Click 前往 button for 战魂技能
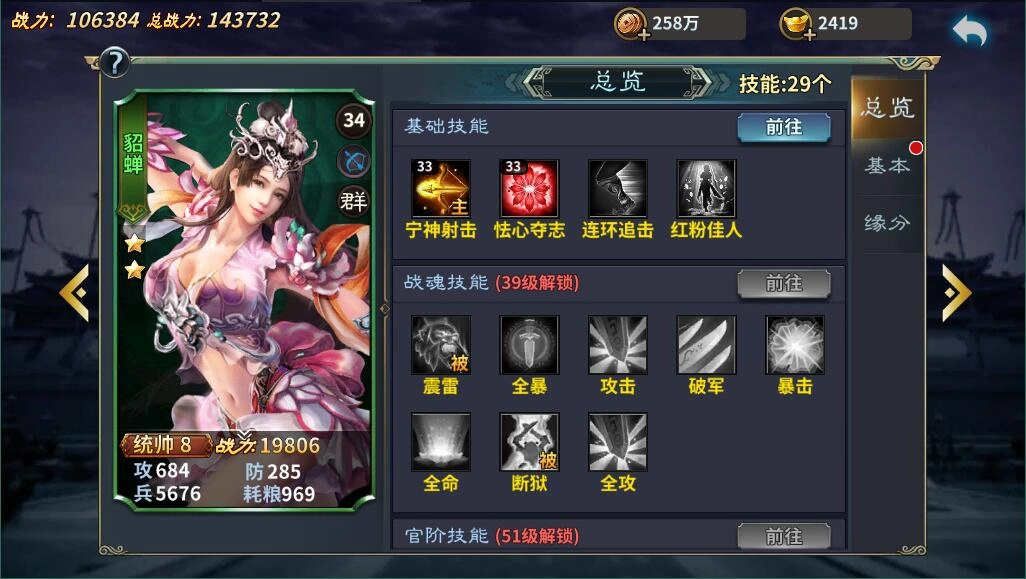 (x=784, y=284)
